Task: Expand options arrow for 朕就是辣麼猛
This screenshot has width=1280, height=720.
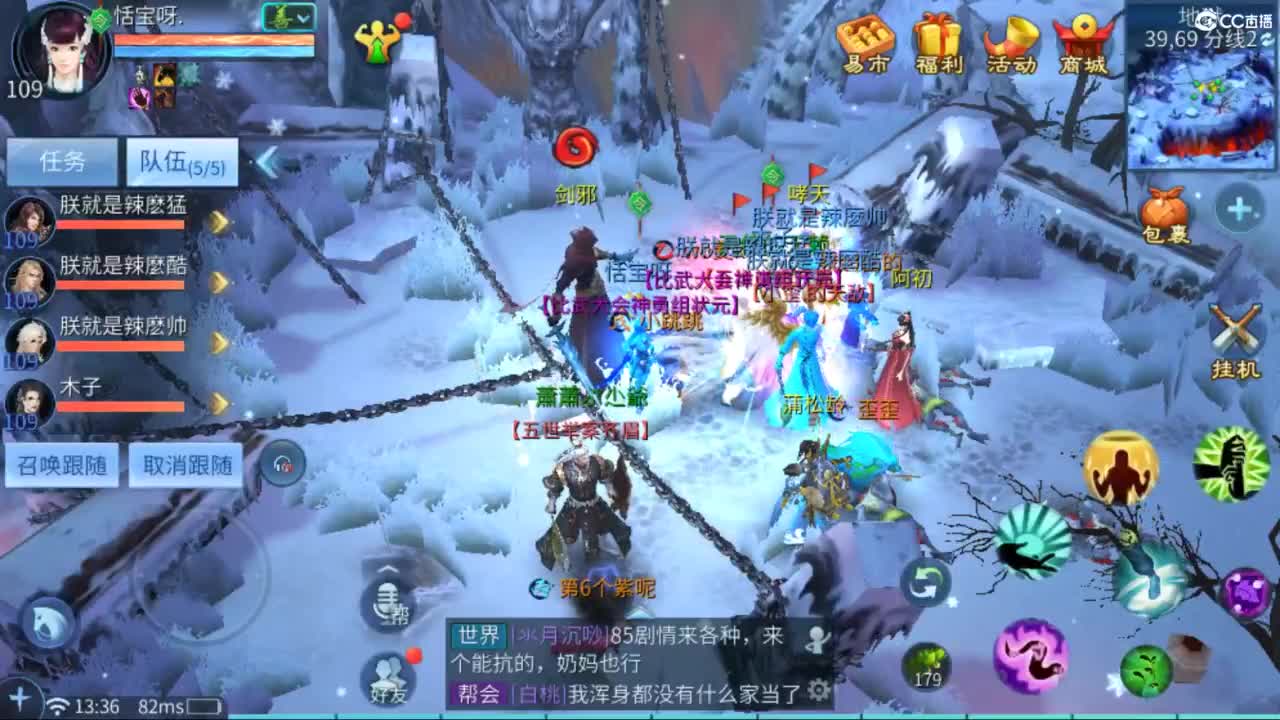Action: point(222,221)
